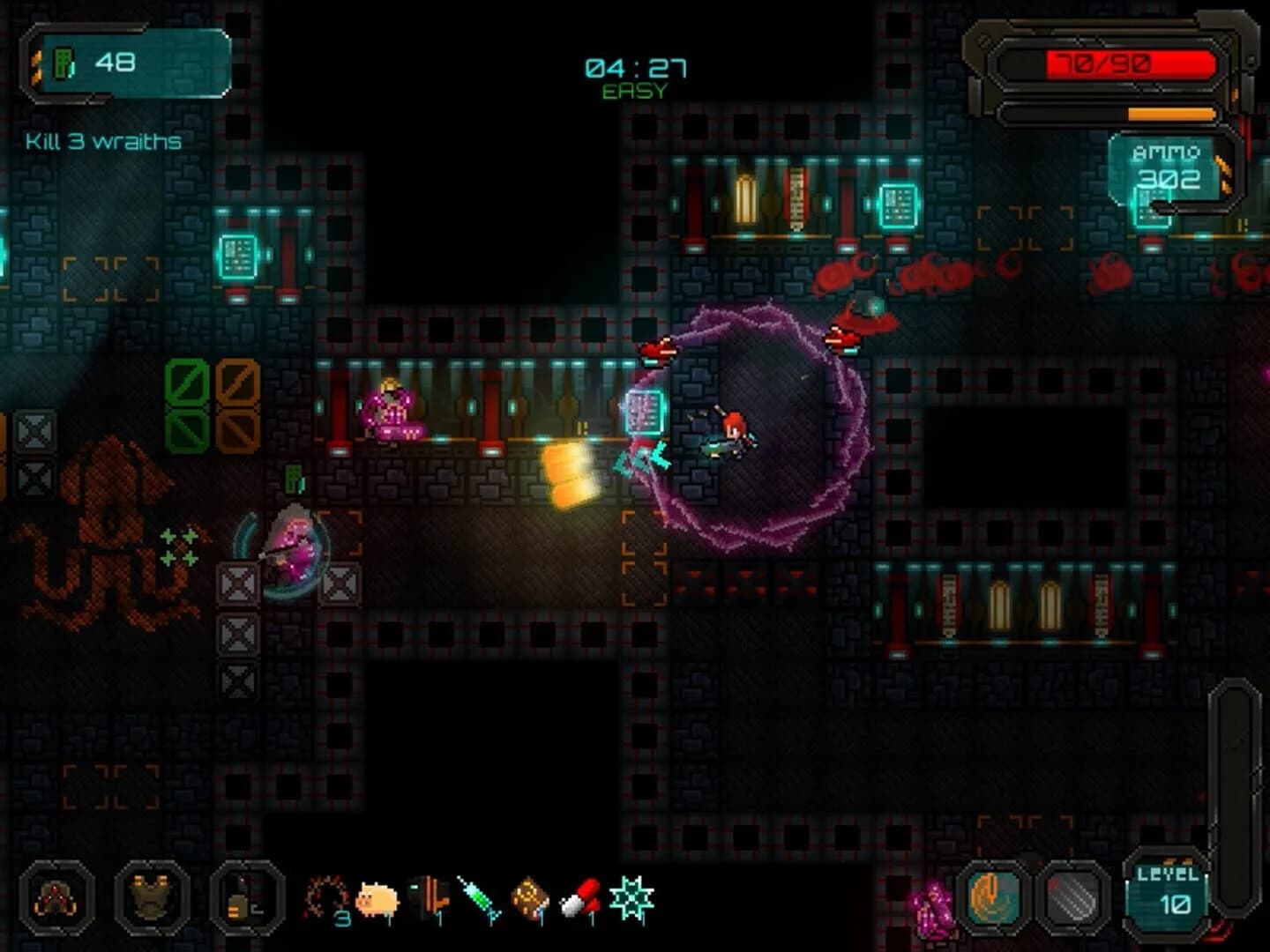Use the pig consumable item
This screenshot has height=952, width=1270.
pyautogui.click(x=377, y=897)
